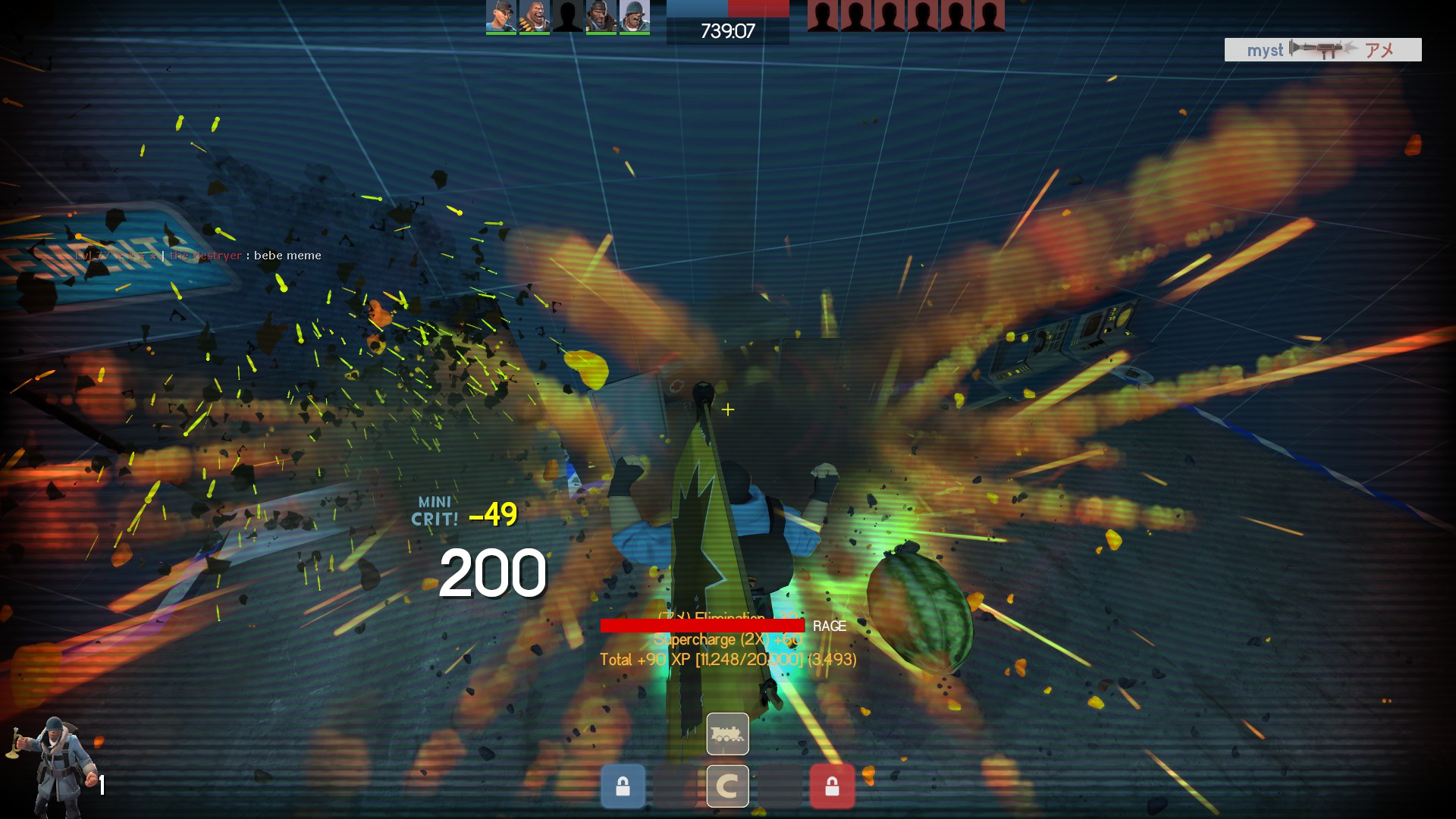
Task: Select the Soldier helmet portrait in team bar
Action: pos(634,17)
